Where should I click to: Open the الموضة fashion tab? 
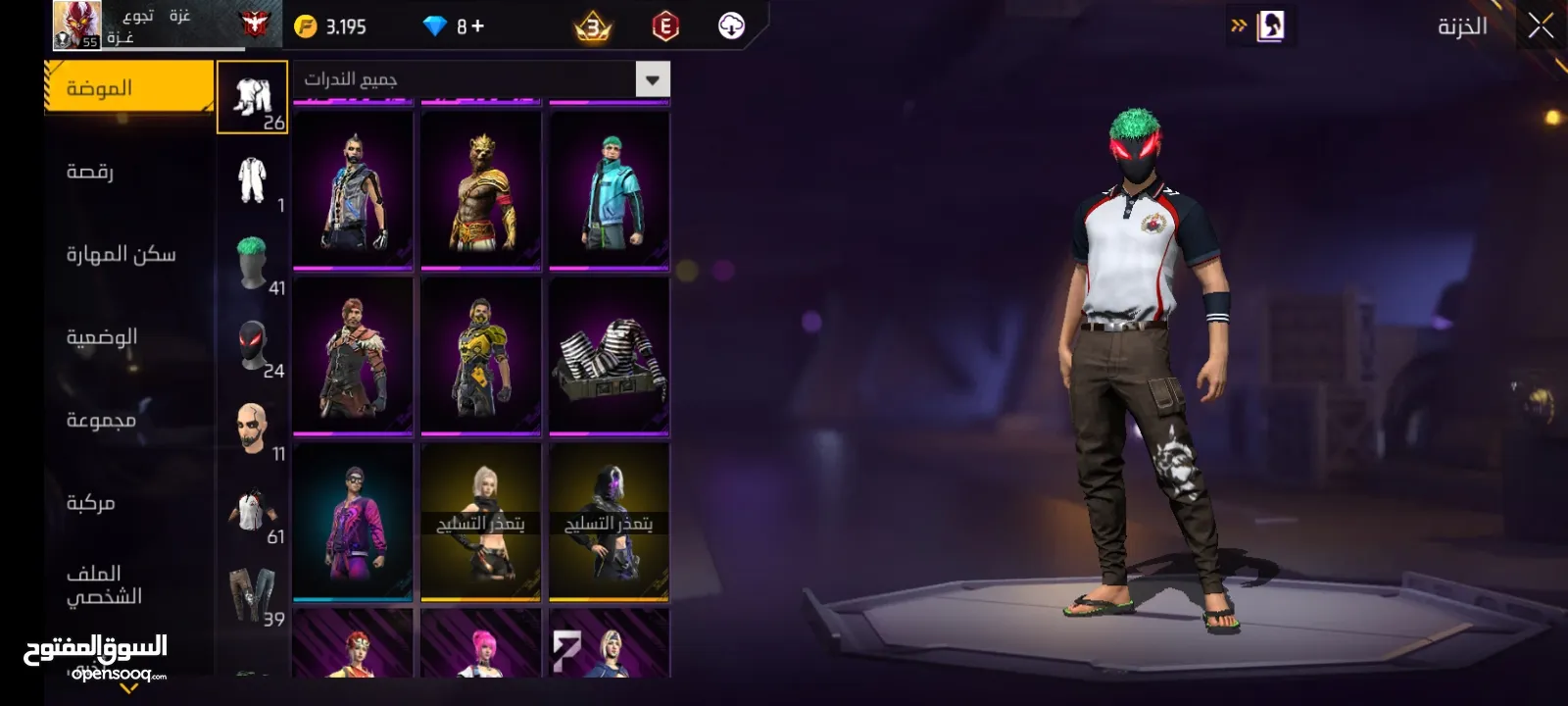[127, 88]
